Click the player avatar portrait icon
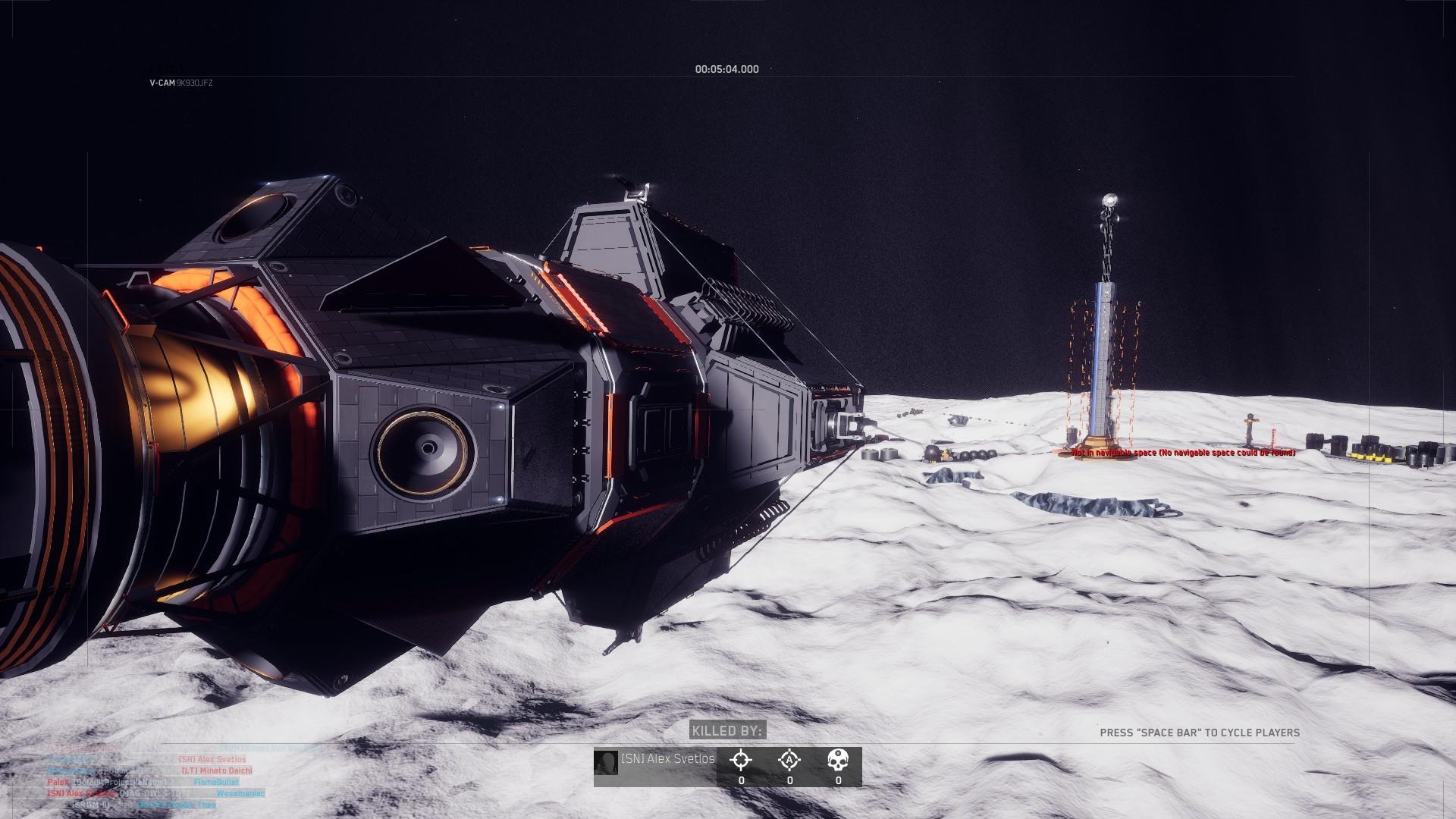Viewport: 1456px width, 819px height. pyautogui.click(x=606, y=764)
